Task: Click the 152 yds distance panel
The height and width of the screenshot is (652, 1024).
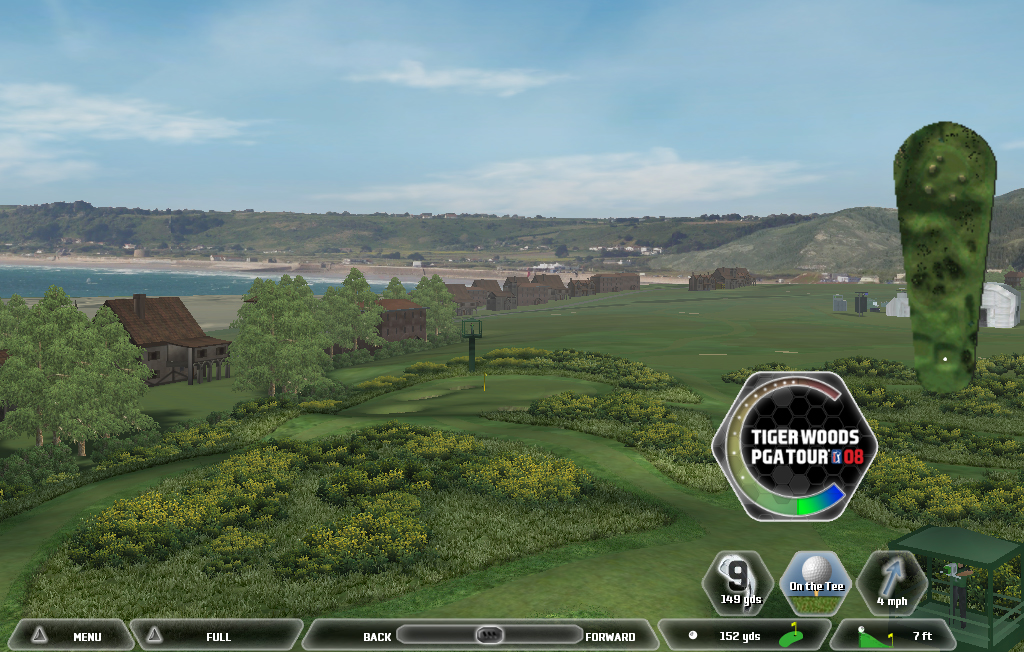Action: click(x=744, y=636)
